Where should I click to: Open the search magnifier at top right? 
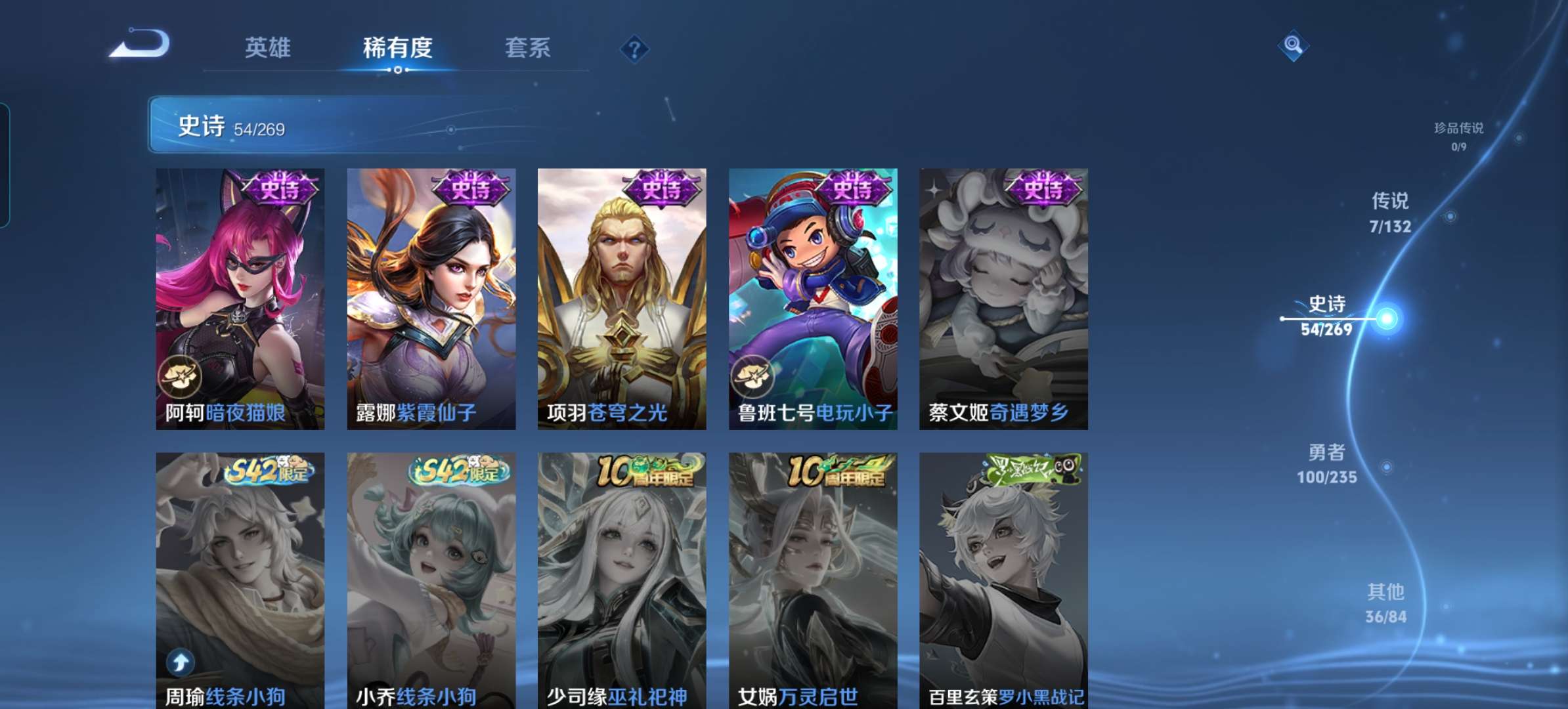click(1292, 46)
